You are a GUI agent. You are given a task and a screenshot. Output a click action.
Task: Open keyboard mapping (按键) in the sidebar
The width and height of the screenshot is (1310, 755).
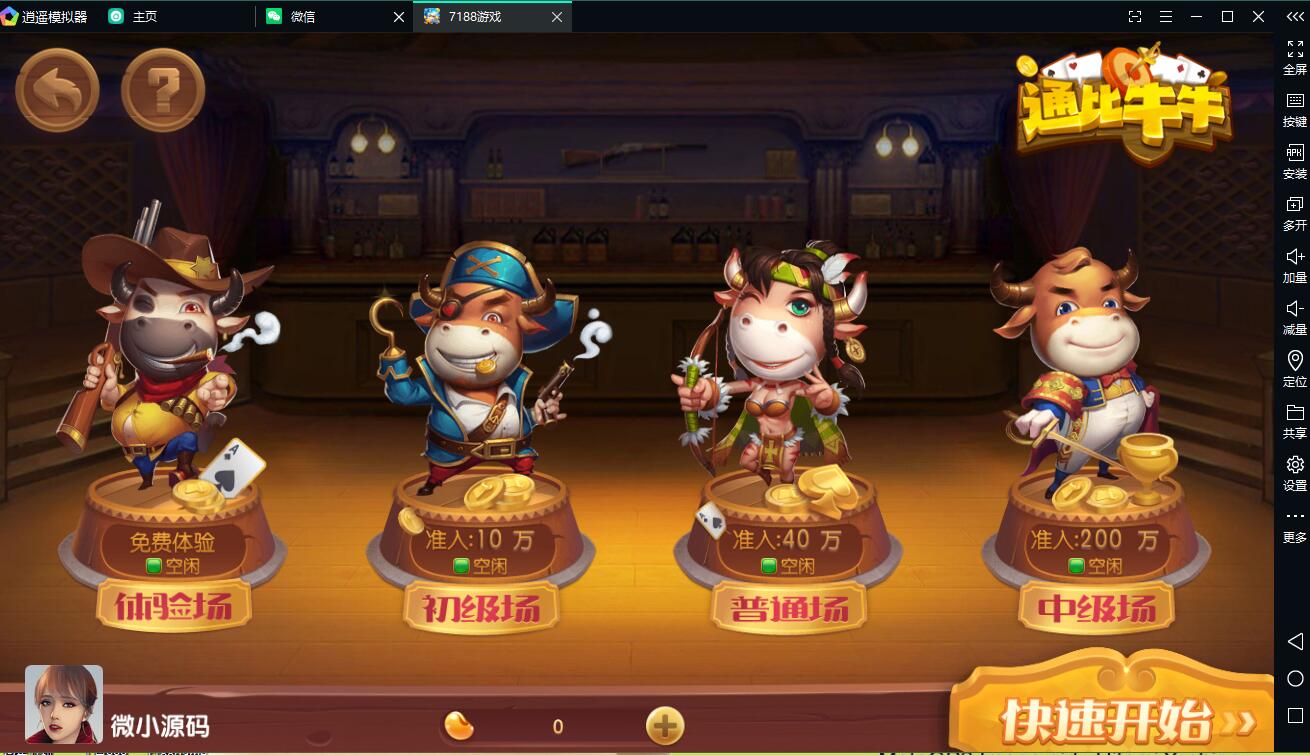(1294, 107)
